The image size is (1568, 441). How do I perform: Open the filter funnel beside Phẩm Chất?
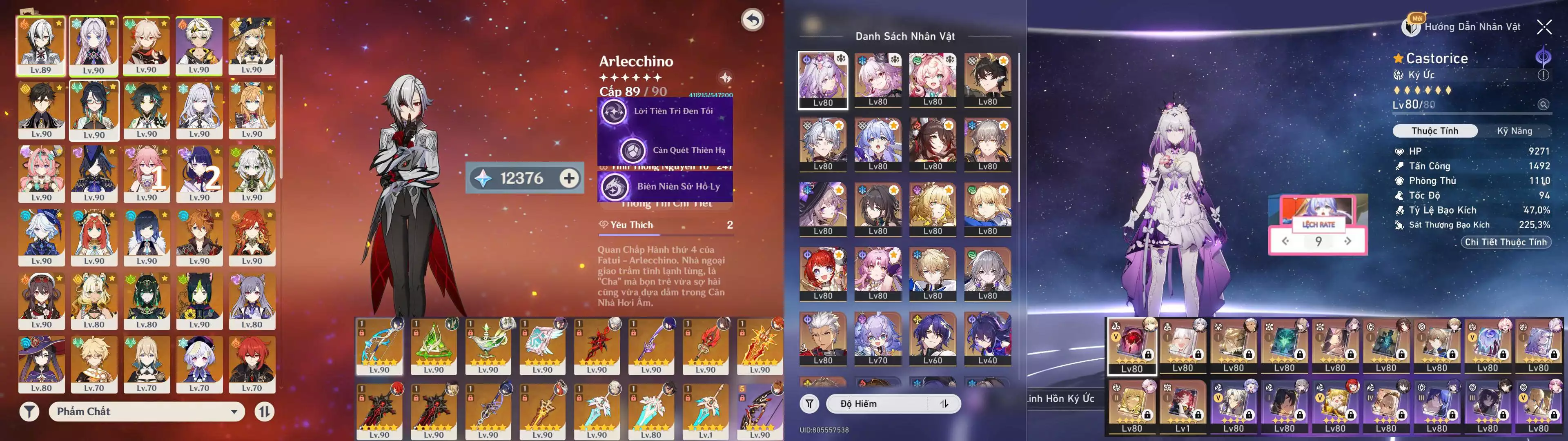point(29,412)
